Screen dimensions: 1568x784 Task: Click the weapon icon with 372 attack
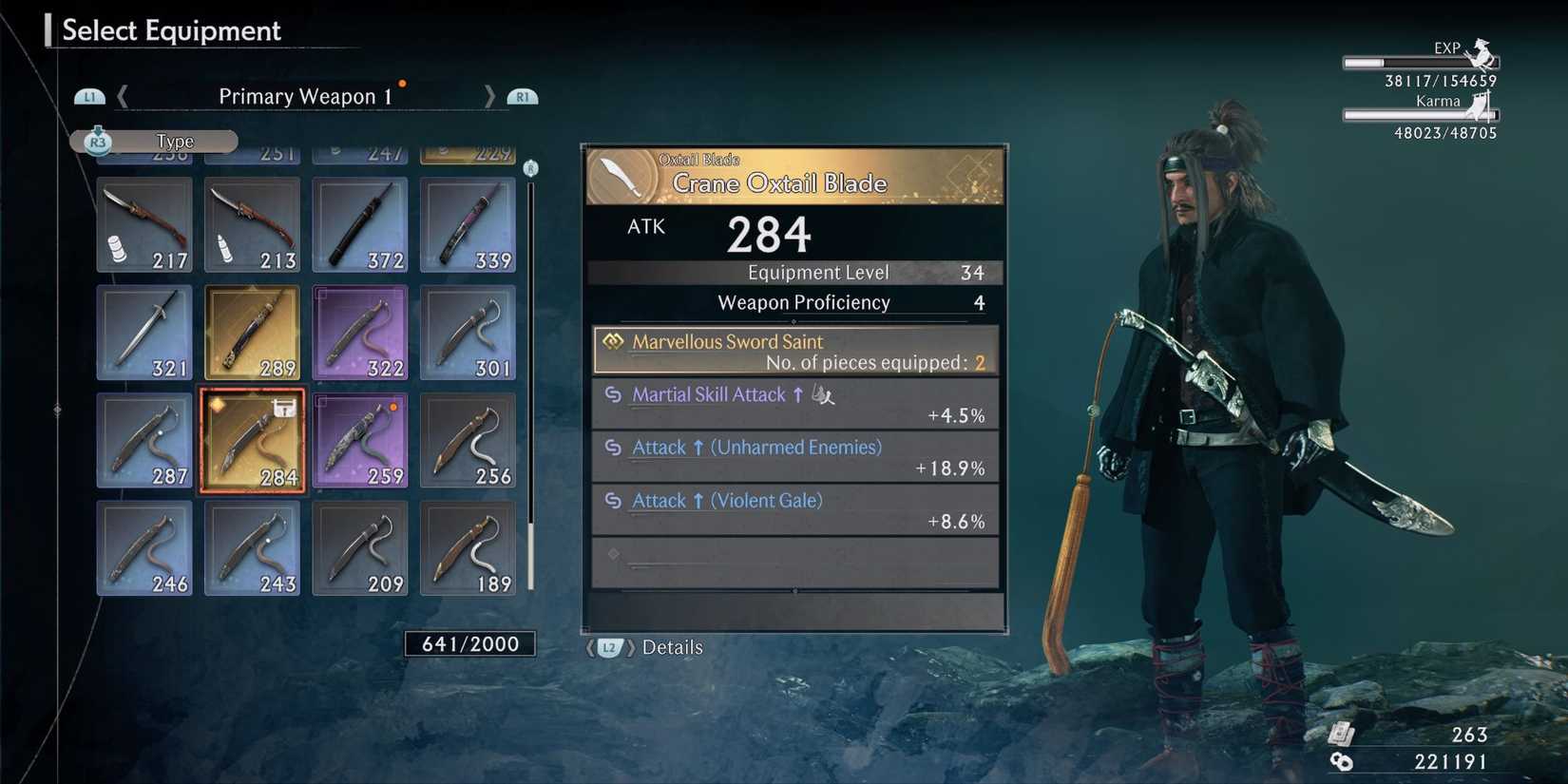359,224
